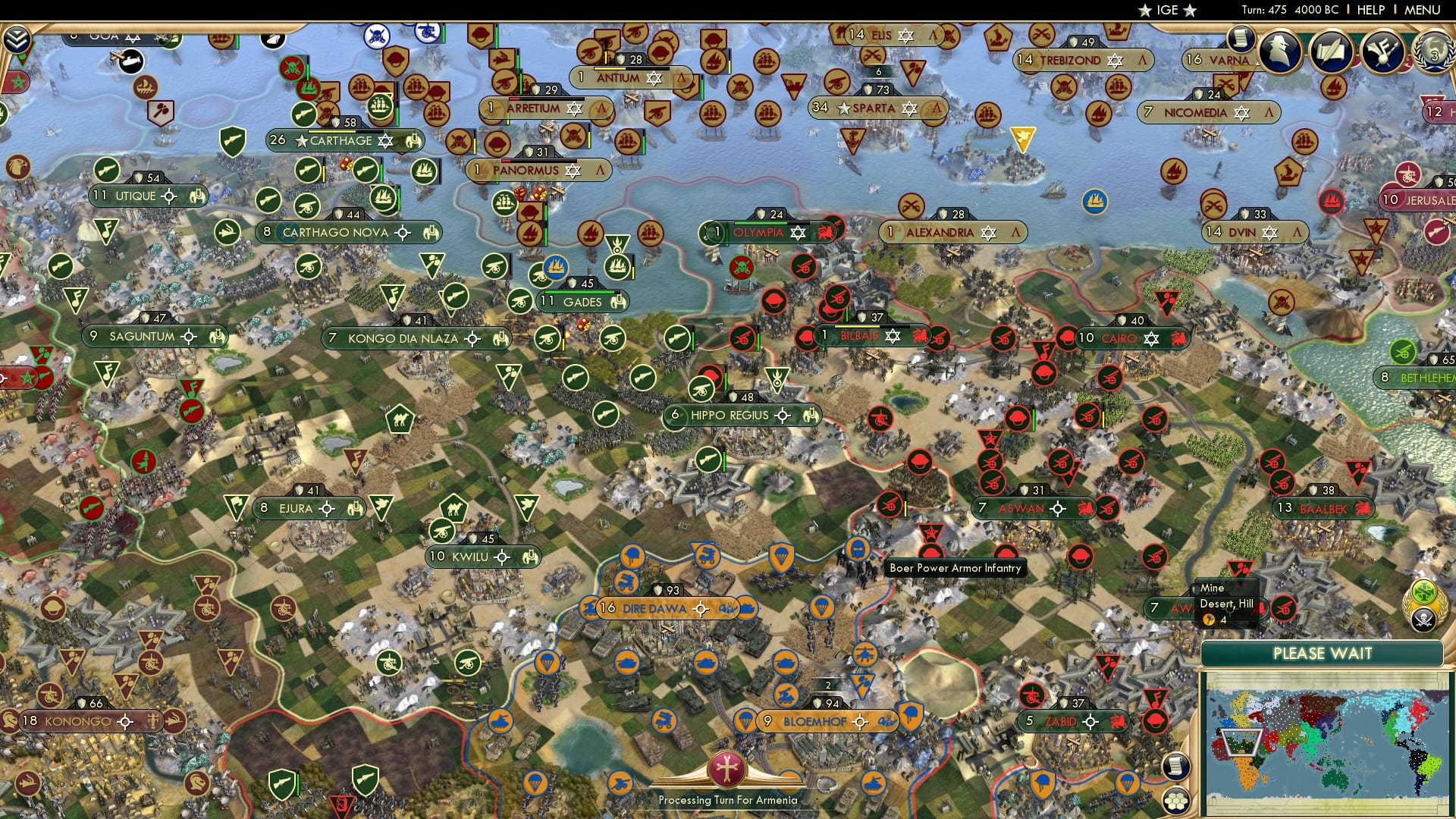Click the pirate skull notification above the minimap
This screenshot has height=819, width=1456.
coord(1424,620)
